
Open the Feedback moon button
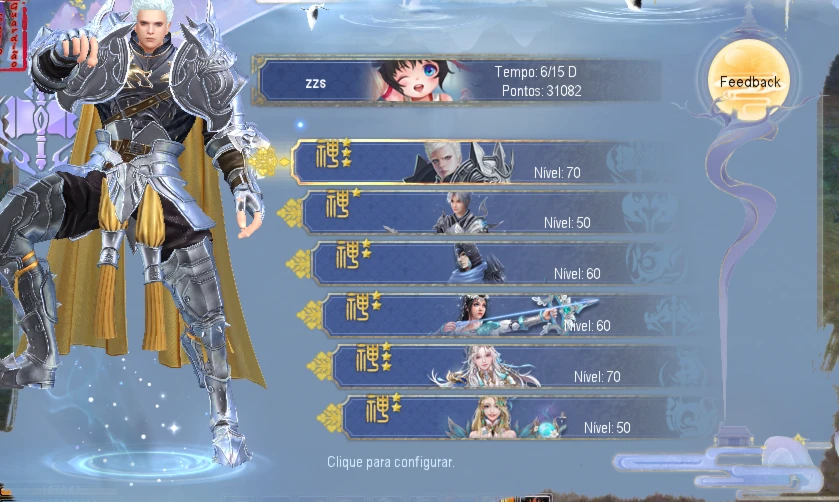(749, 82)
